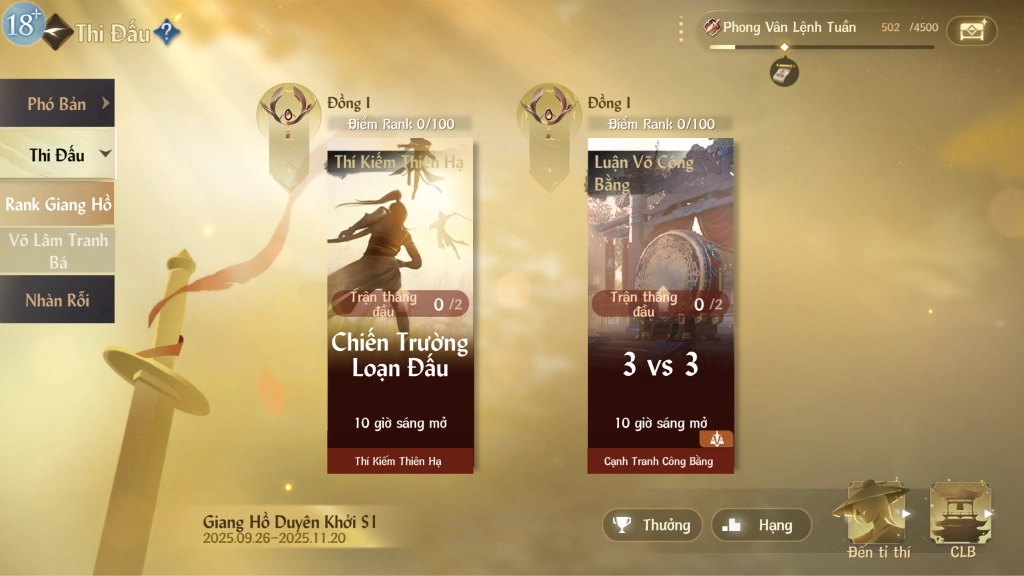Image resolution: width=1024 pixels, height=576 pixels.
Task: Go to Đến tỉ thí
Action: [878, 515]
